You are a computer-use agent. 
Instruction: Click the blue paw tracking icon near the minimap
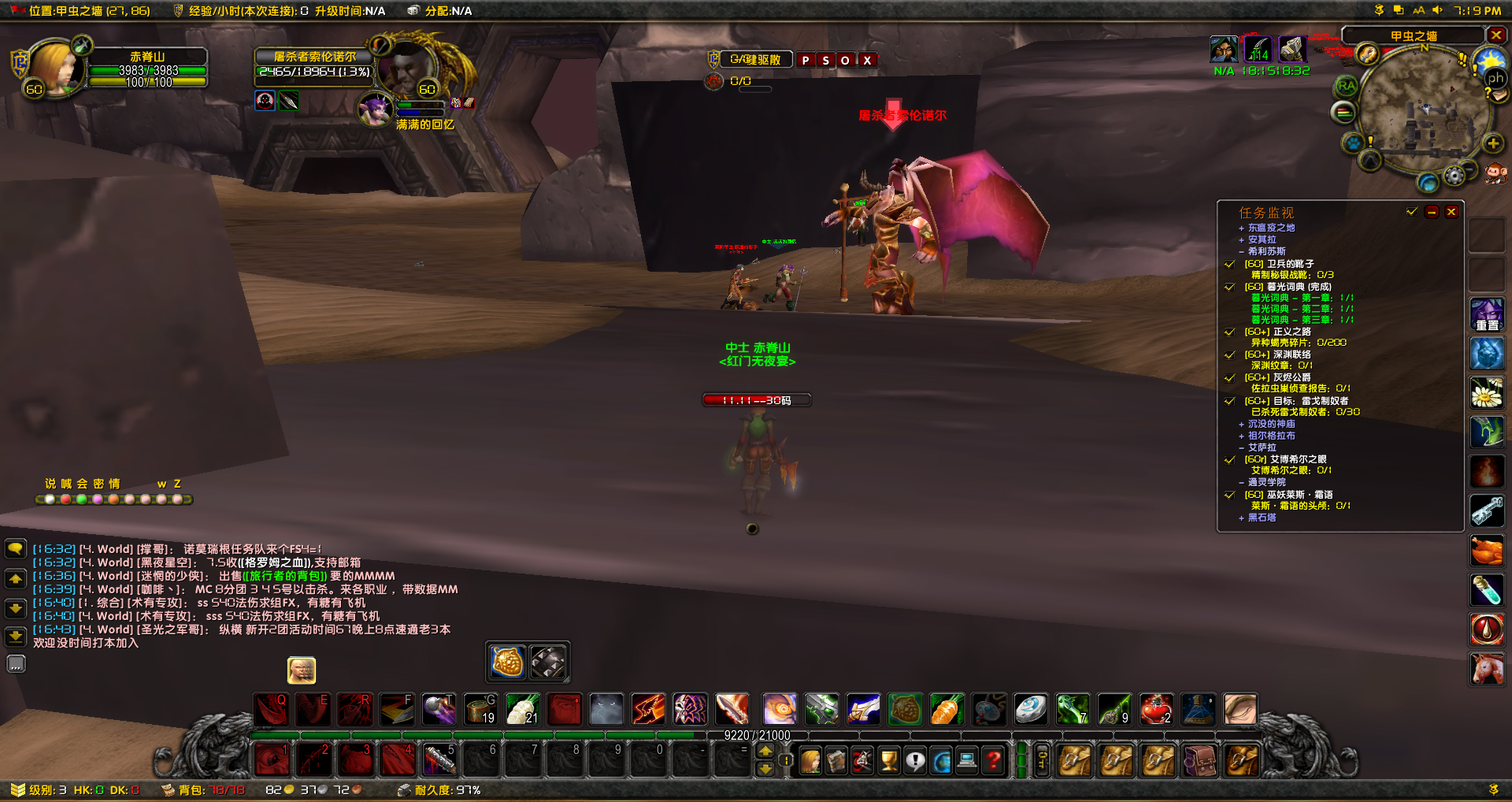pyautogui.click(x=1354, y=143)
